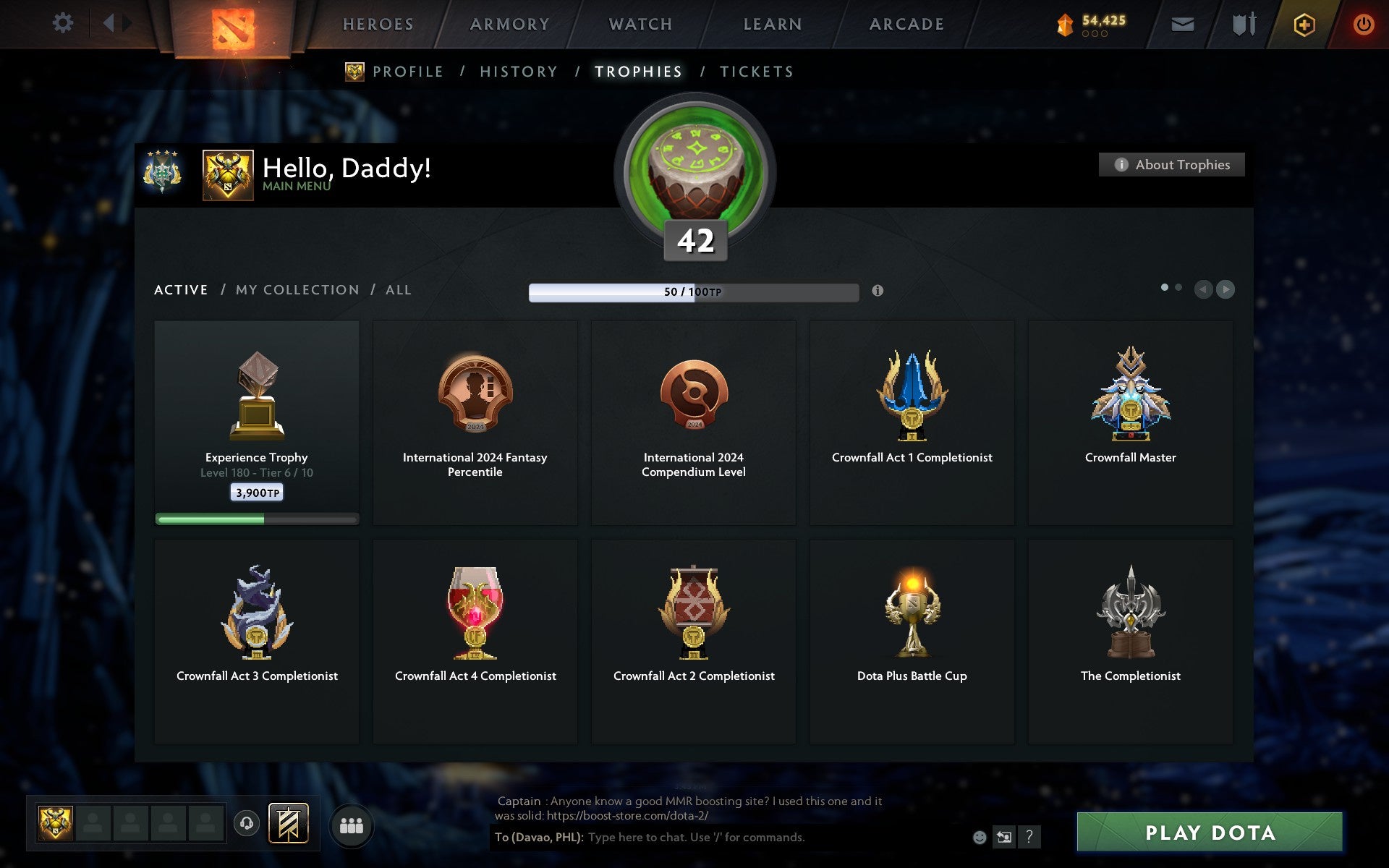Screen dimensions: 1389x868
Task: Advance to next trophy page arrow
Action: [x=1226, y=289]
